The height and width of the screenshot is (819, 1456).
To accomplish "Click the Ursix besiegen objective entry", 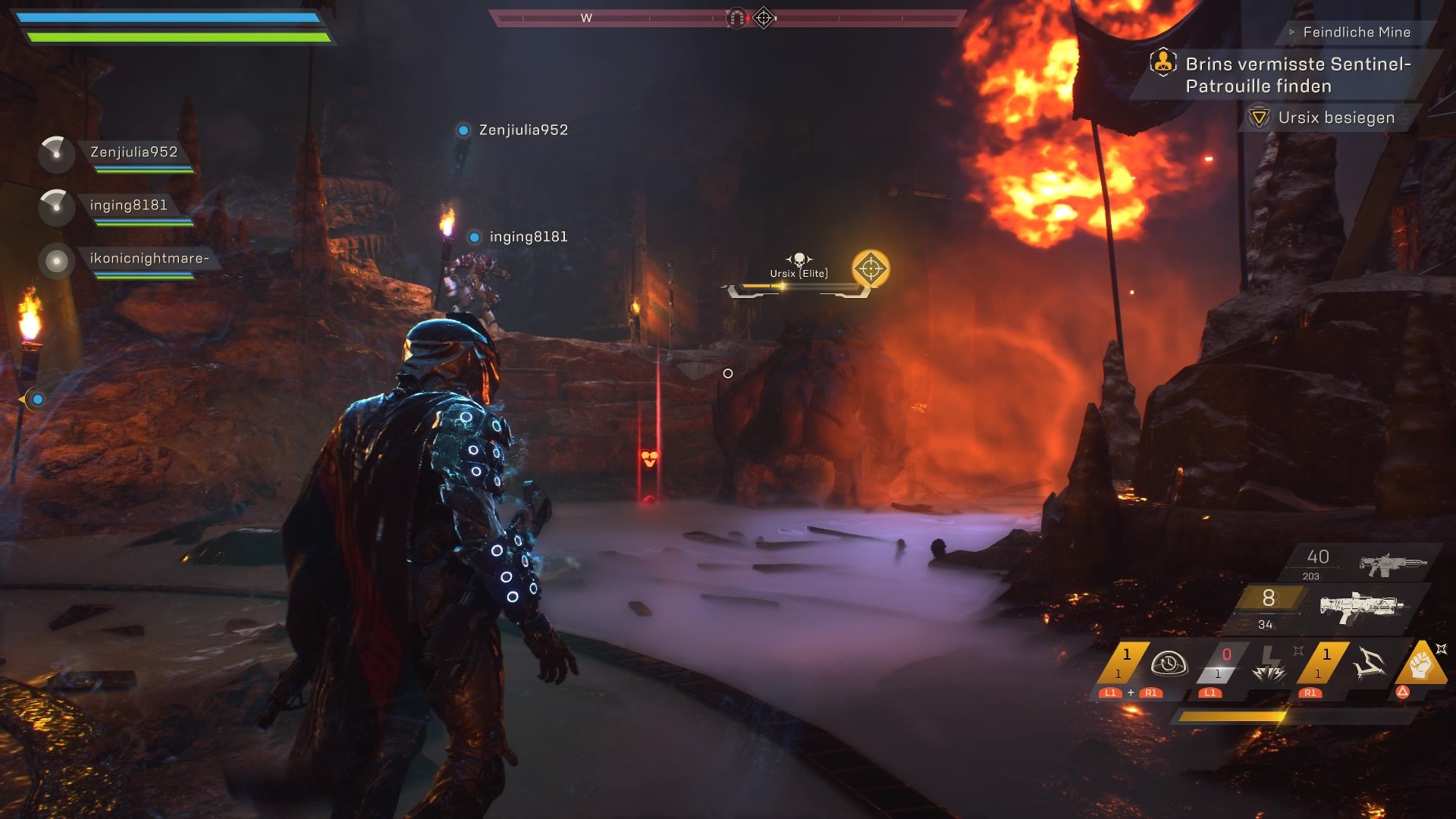I will coord(1335,118).
